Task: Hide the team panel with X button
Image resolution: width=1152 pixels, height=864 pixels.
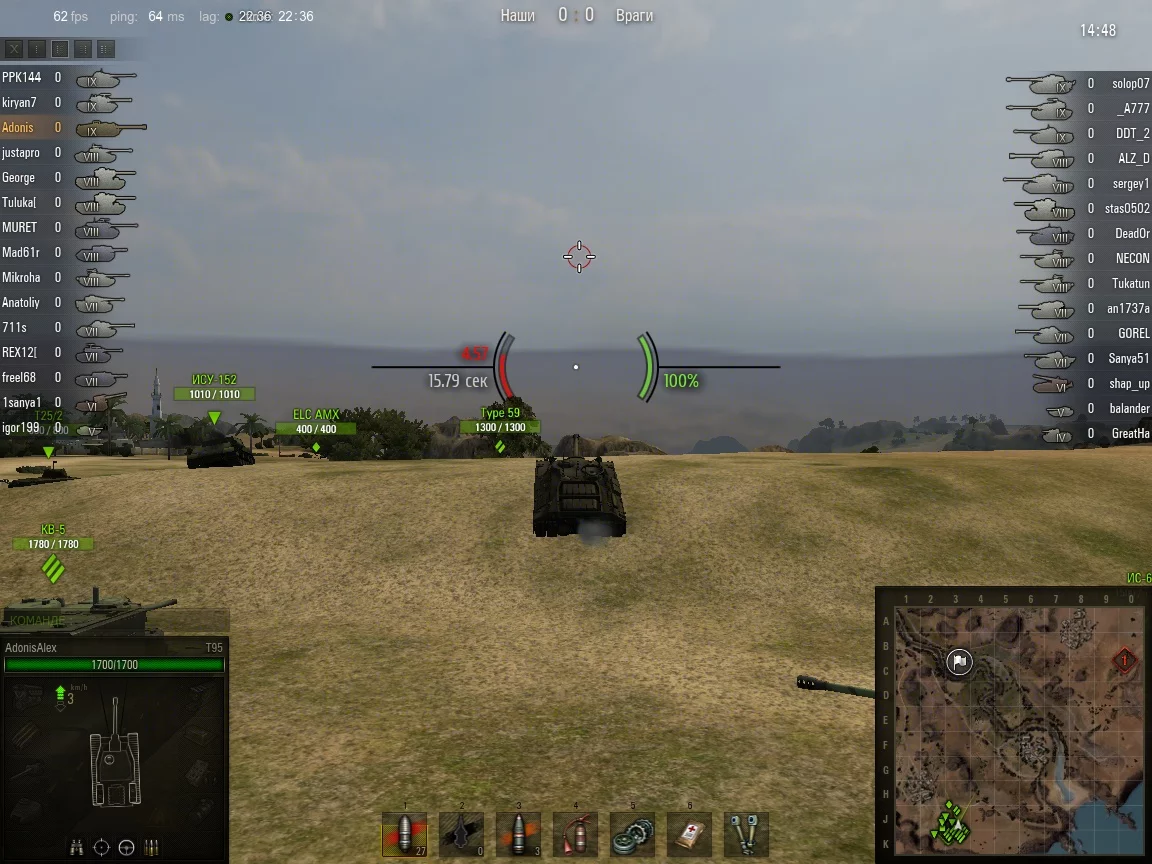Action: 14,49
